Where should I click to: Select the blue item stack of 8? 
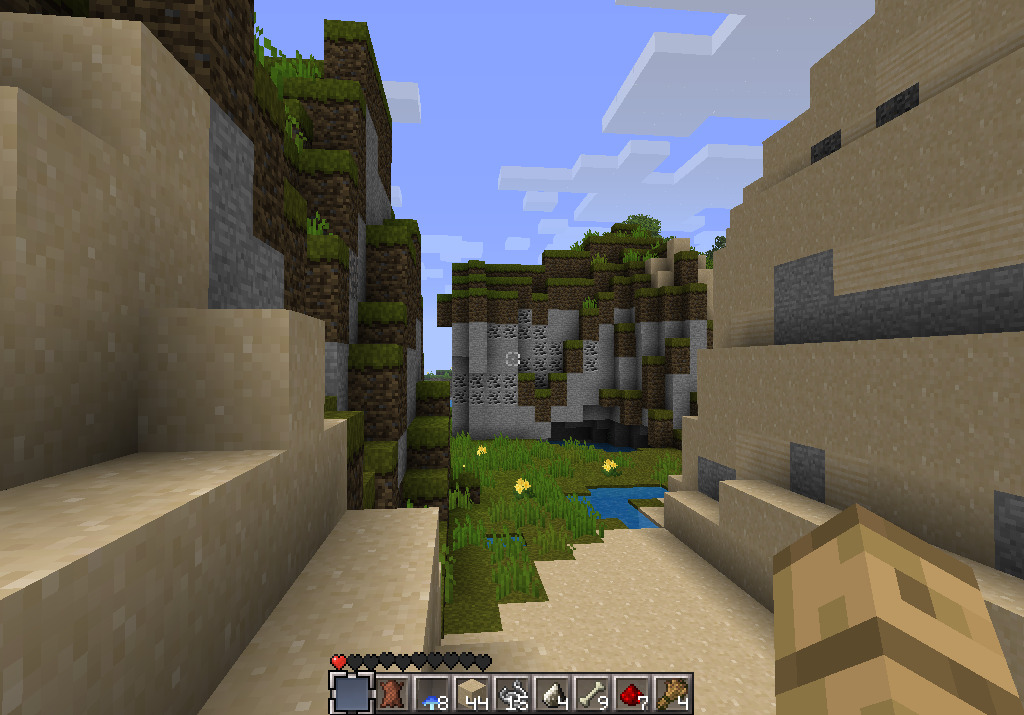pos(432,692)
